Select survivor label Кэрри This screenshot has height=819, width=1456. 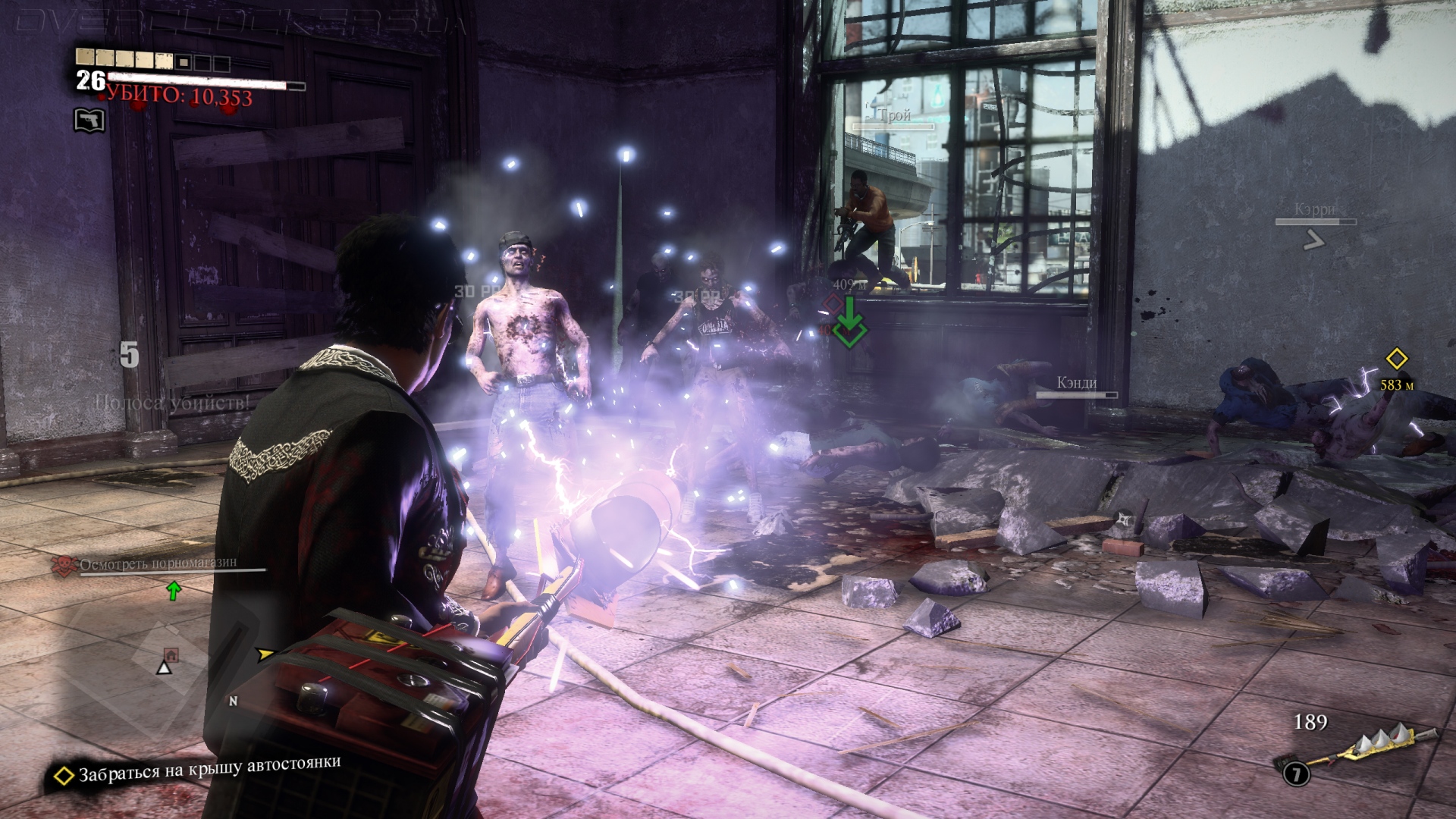(x=1315, y=210)
